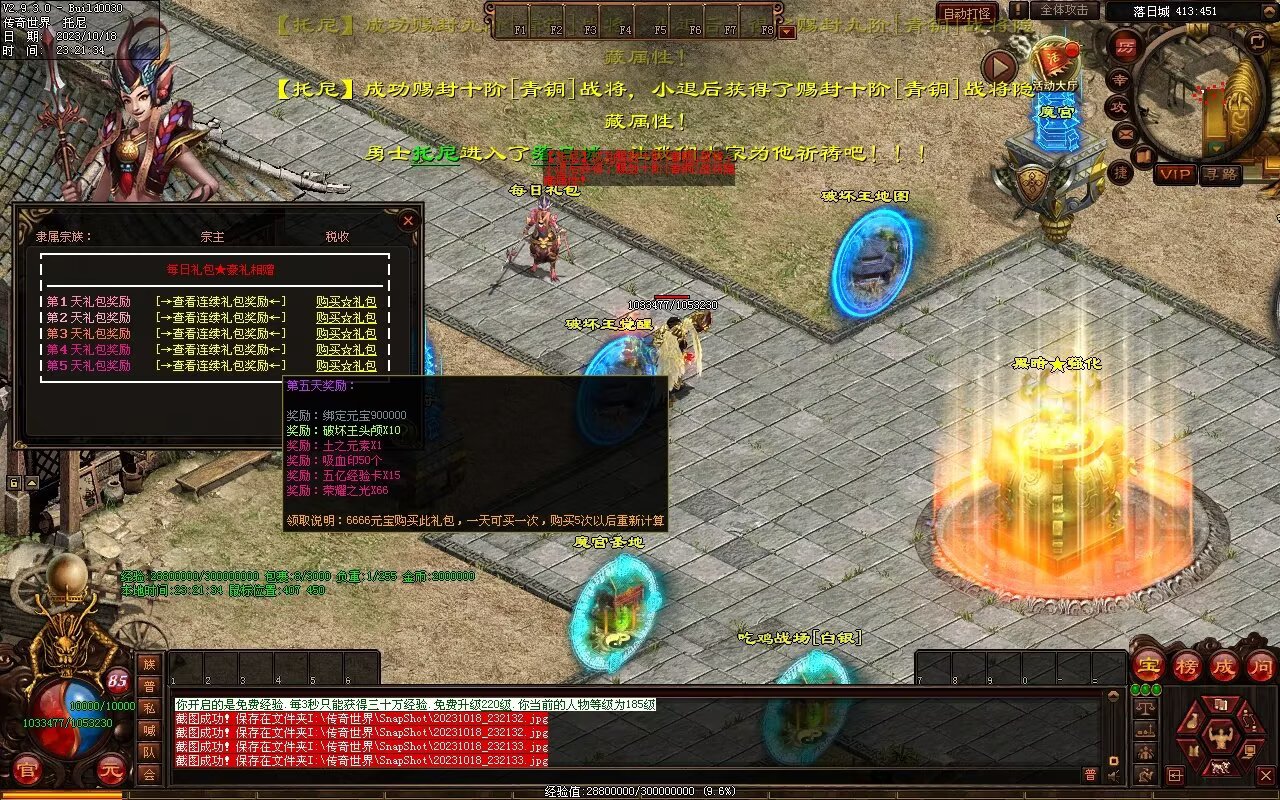The image size is (1280, 800).
Task: View consecutive rewards for day 3 pack
Action: pyautogui.click(x=221, y=334)
